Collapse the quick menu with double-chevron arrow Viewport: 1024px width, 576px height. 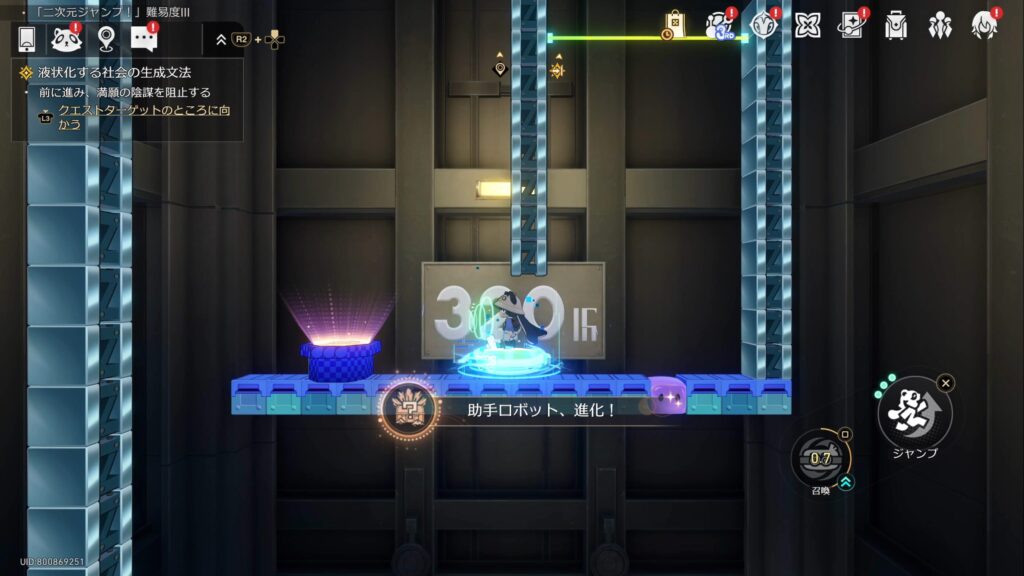coord(221,40)
